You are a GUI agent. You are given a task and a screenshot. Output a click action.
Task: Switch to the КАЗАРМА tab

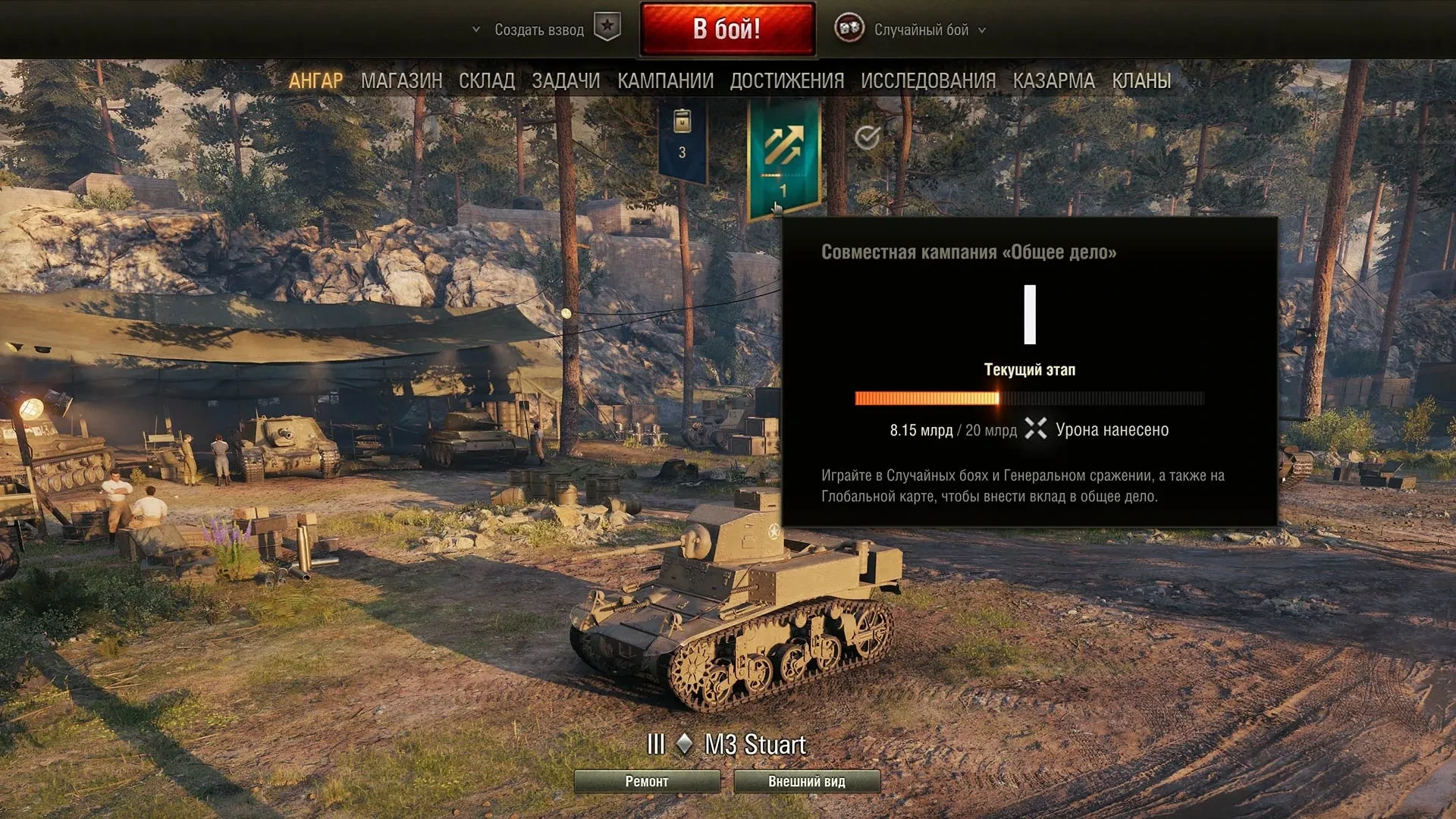pos(1053,80)
